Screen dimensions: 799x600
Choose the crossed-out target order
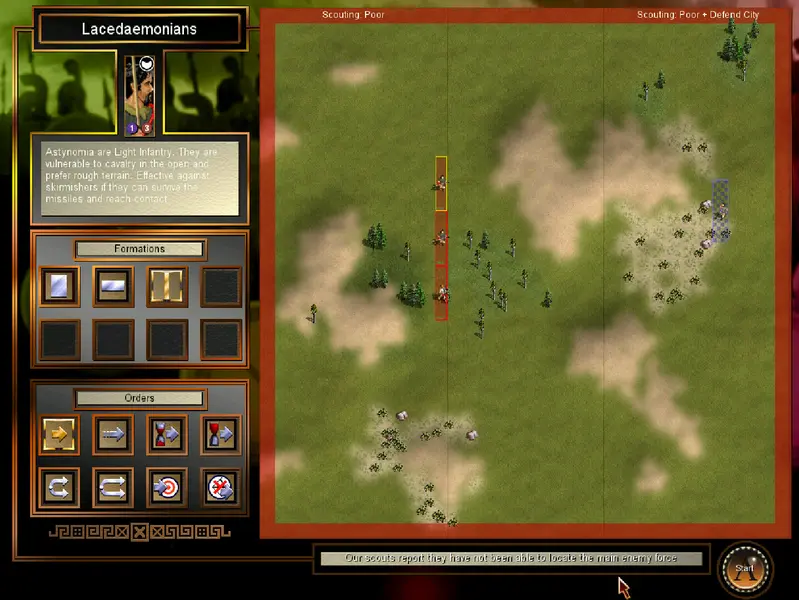220,488
